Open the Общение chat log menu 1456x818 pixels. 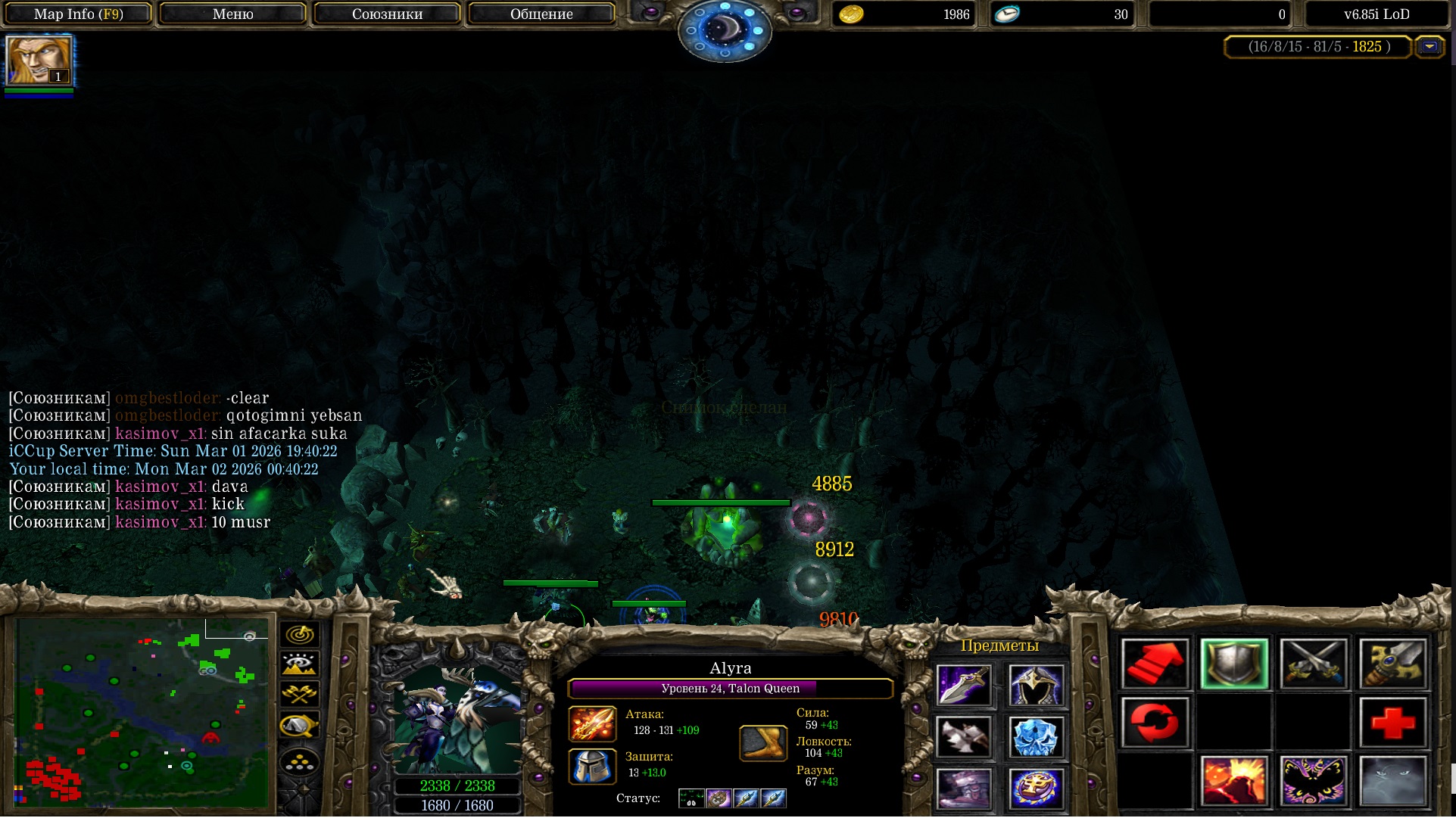pos(541,14)
